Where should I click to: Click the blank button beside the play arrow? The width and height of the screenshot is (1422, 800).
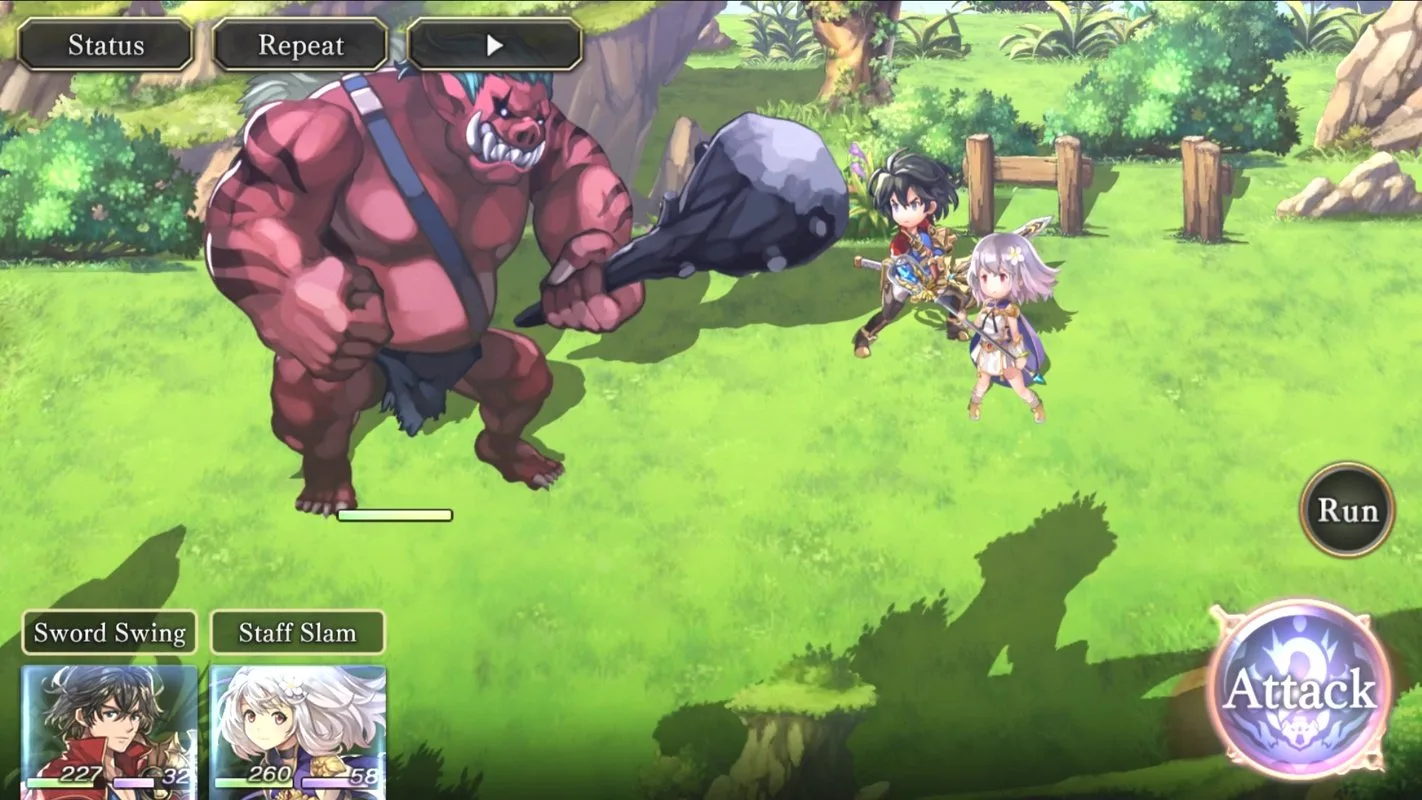tap(545, 45)
